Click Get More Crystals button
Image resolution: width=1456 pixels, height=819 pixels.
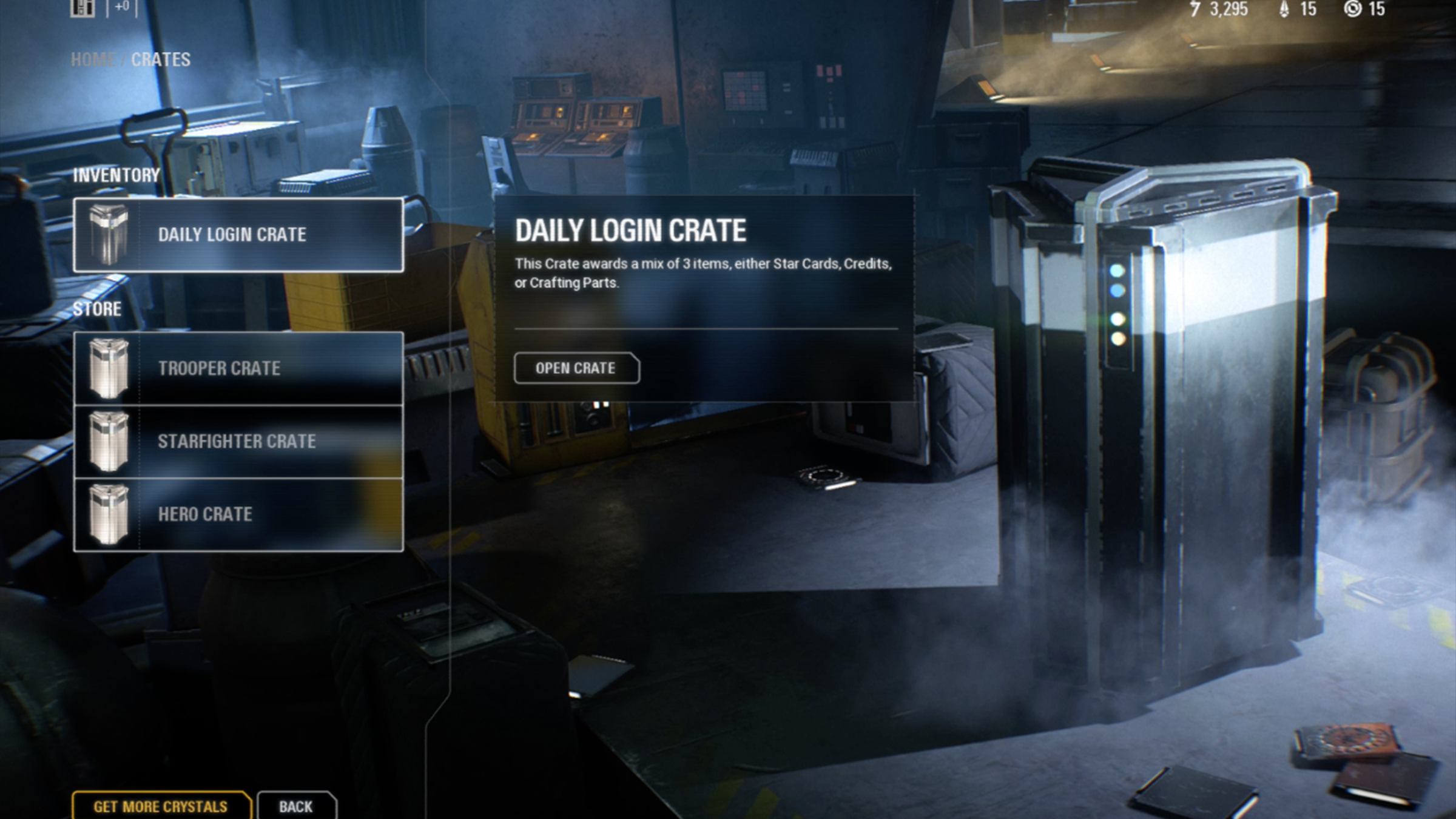pyautogui.click(x=161, y=806)
